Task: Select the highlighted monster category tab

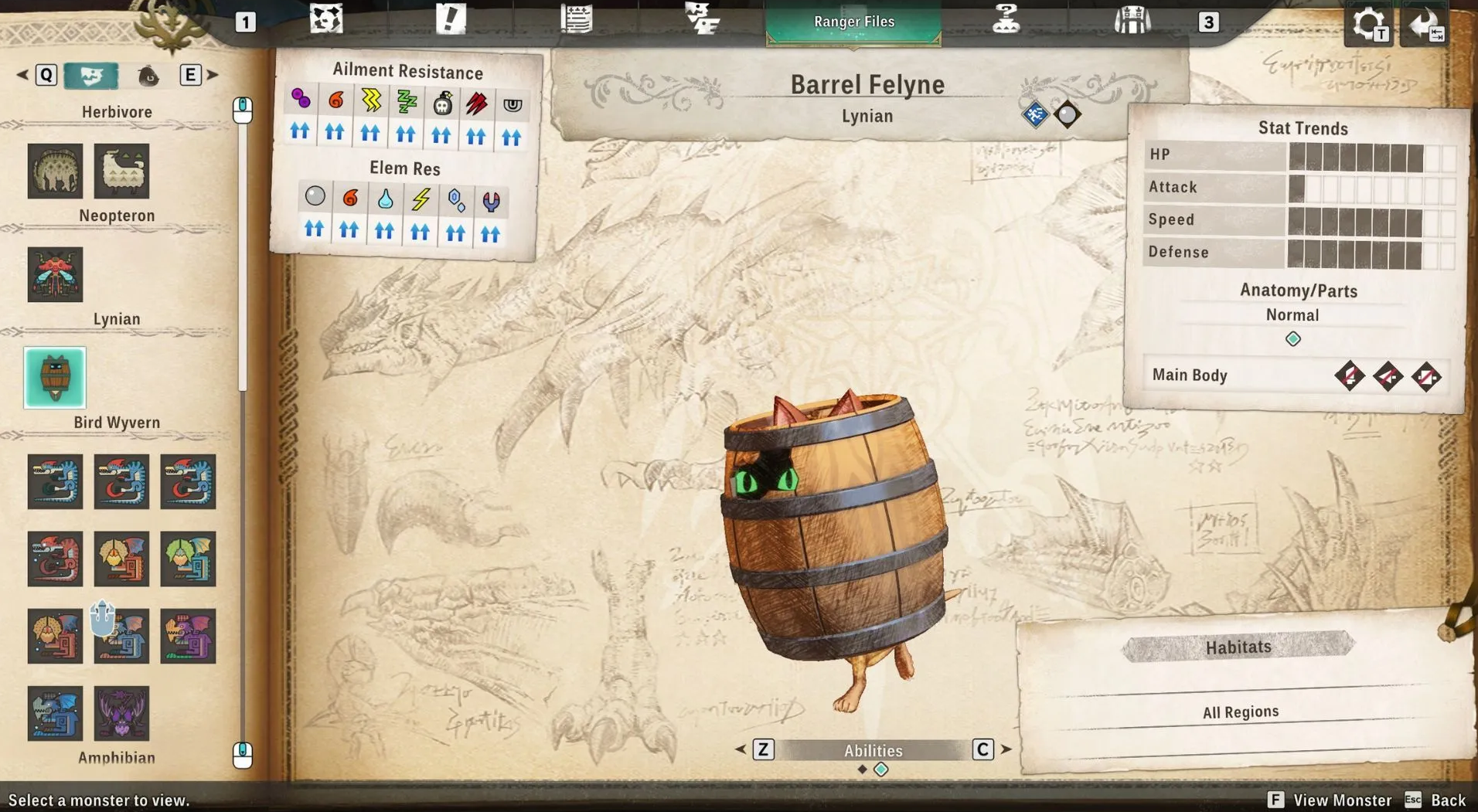Action: pos(91,75)
